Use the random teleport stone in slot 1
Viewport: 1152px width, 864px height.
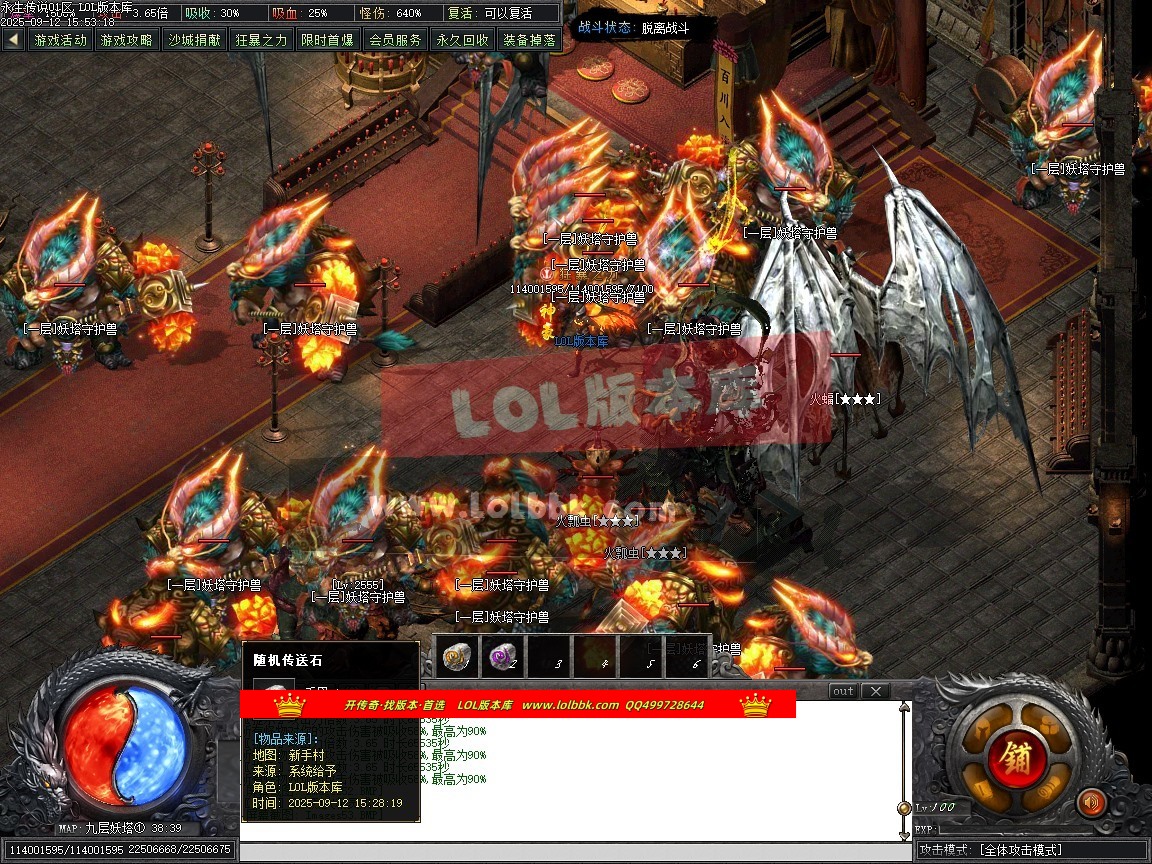click(459, 657)
